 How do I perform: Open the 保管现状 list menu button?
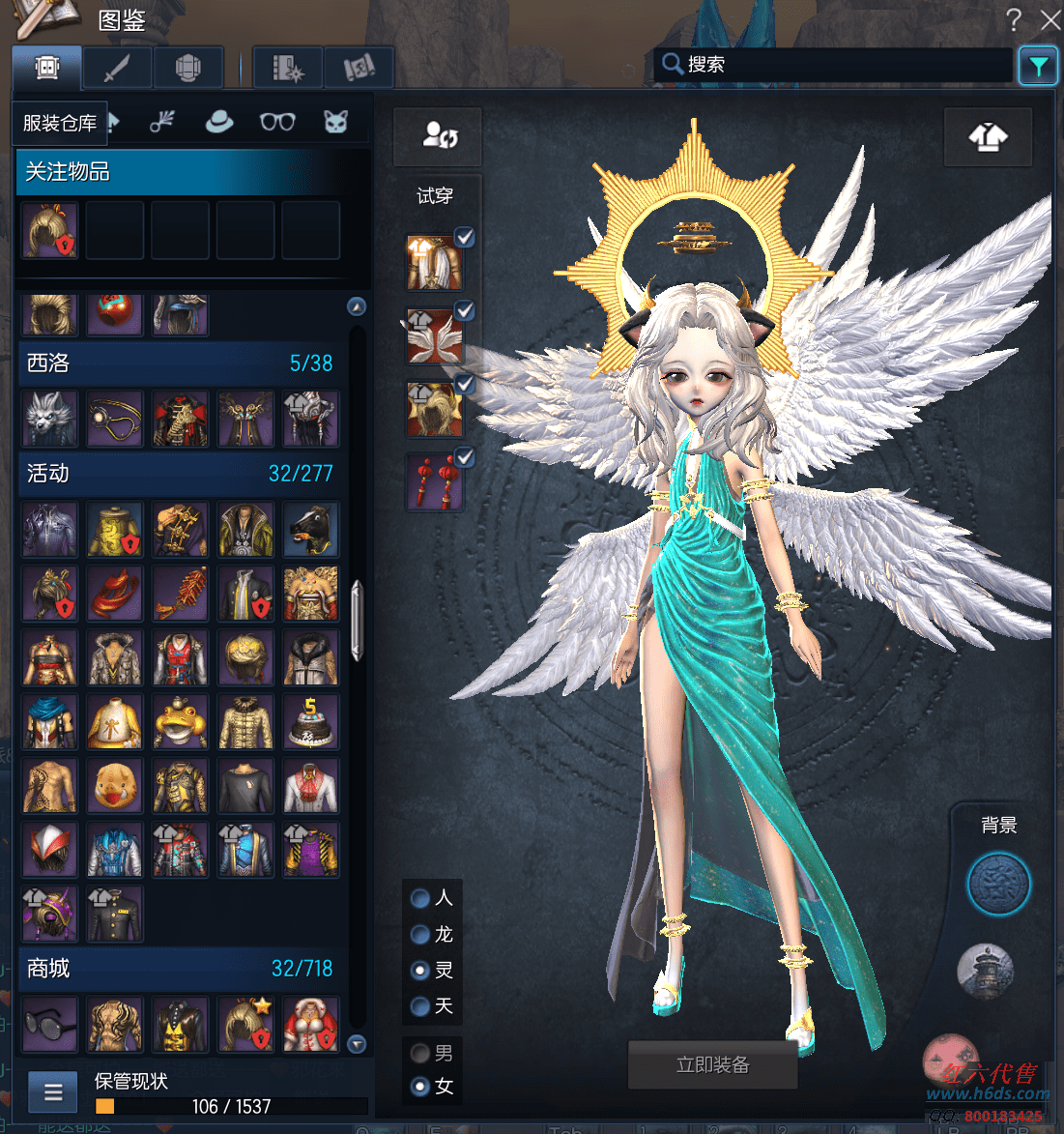53,1092
